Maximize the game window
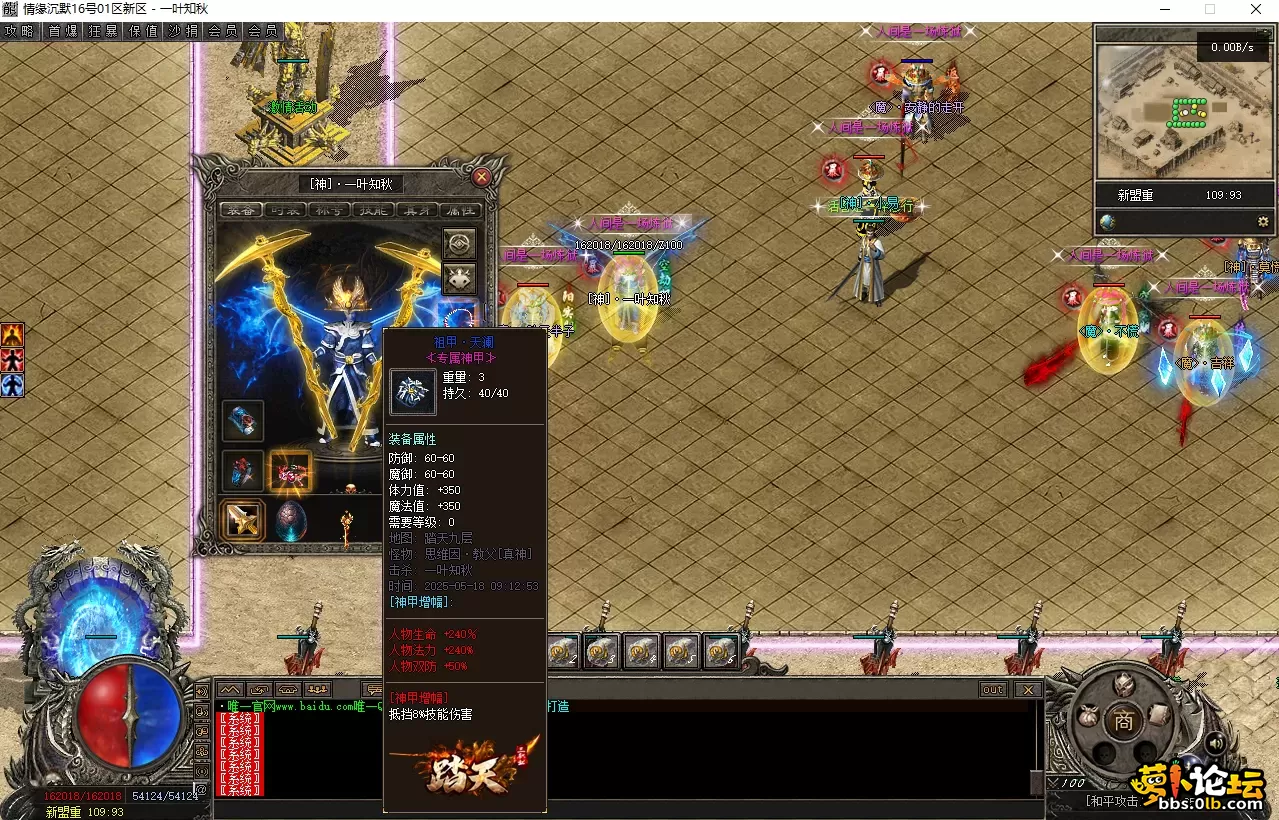Screen dimensions: 1279x820 coord(1209,9)
